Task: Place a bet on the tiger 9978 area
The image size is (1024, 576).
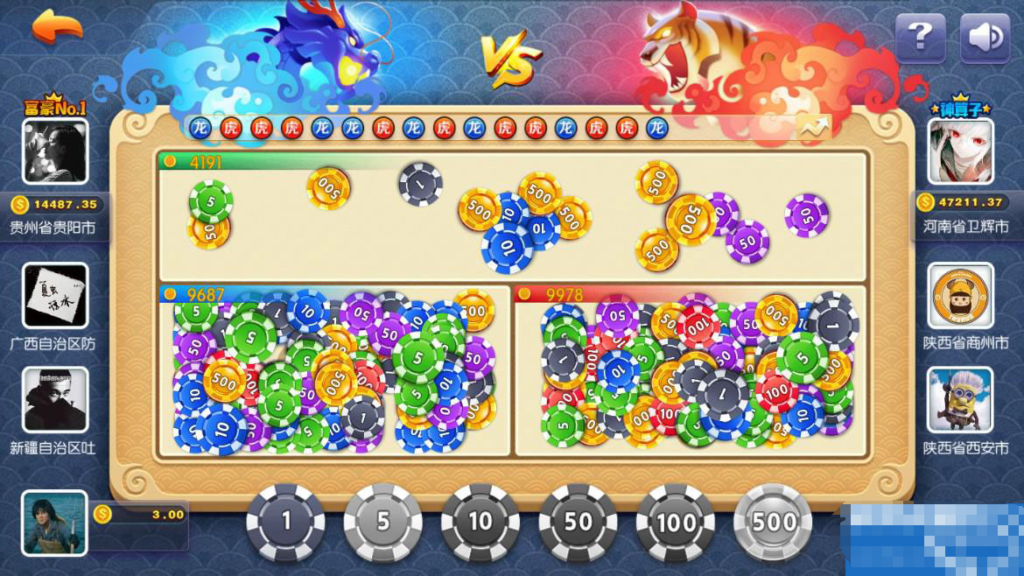Action: [x=688, y=370]
